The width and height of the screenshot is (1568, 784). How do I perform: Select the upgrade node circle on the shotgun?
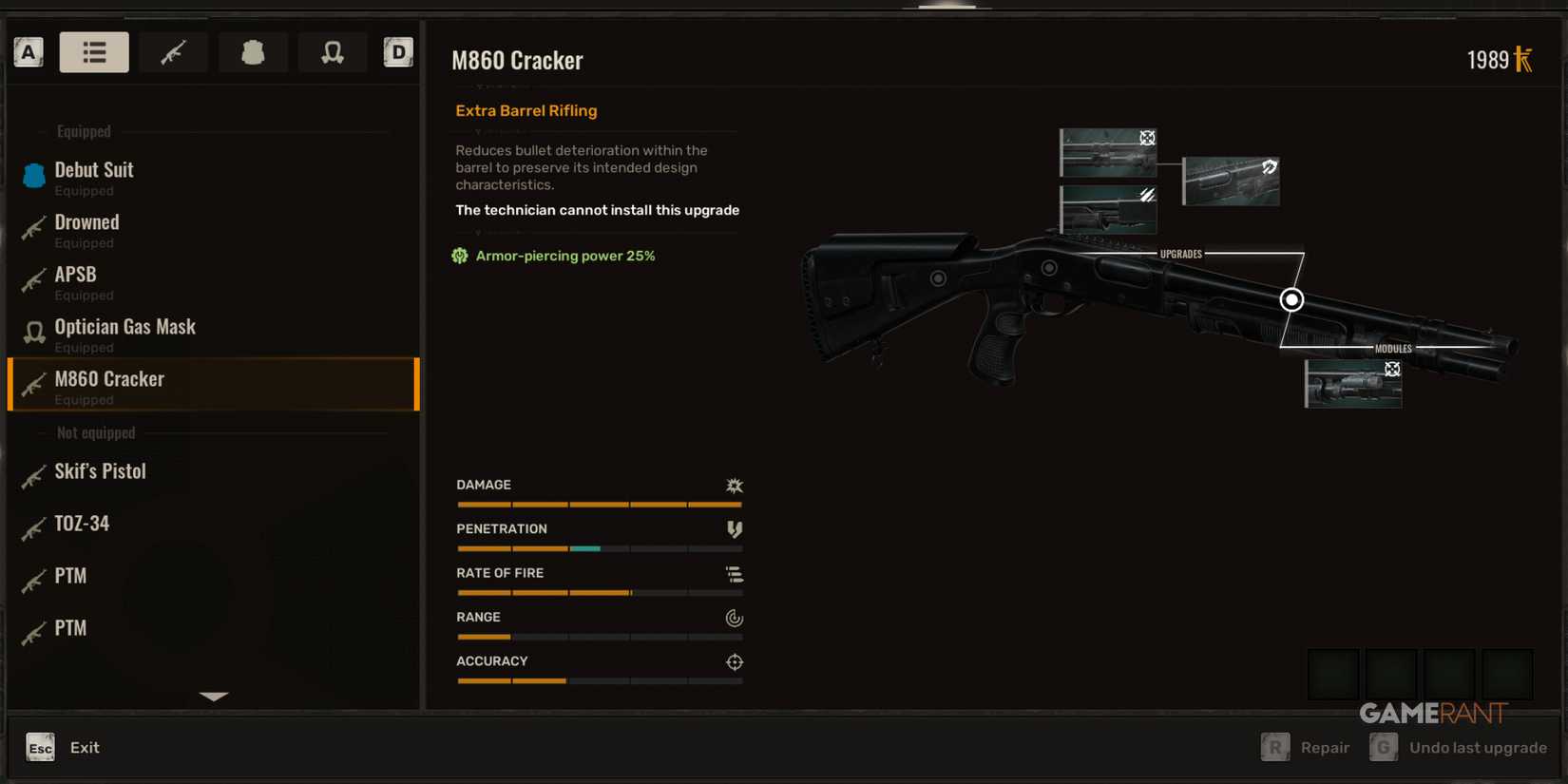pyautogui.click(x=1291, y=299)
